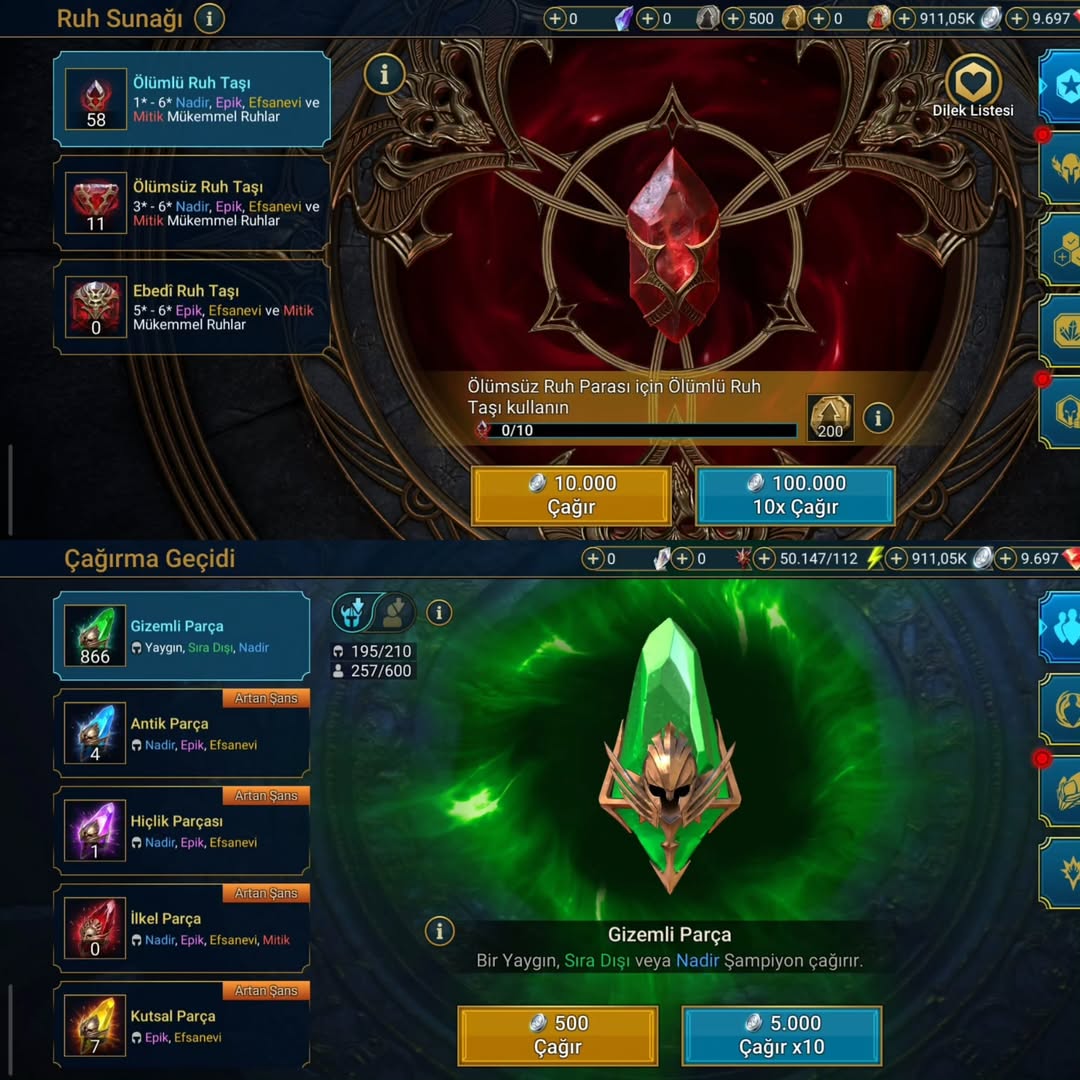Toggle the champion helmet filter switch
Viewport: 1080px width, 1080px height.
point(372,612)
